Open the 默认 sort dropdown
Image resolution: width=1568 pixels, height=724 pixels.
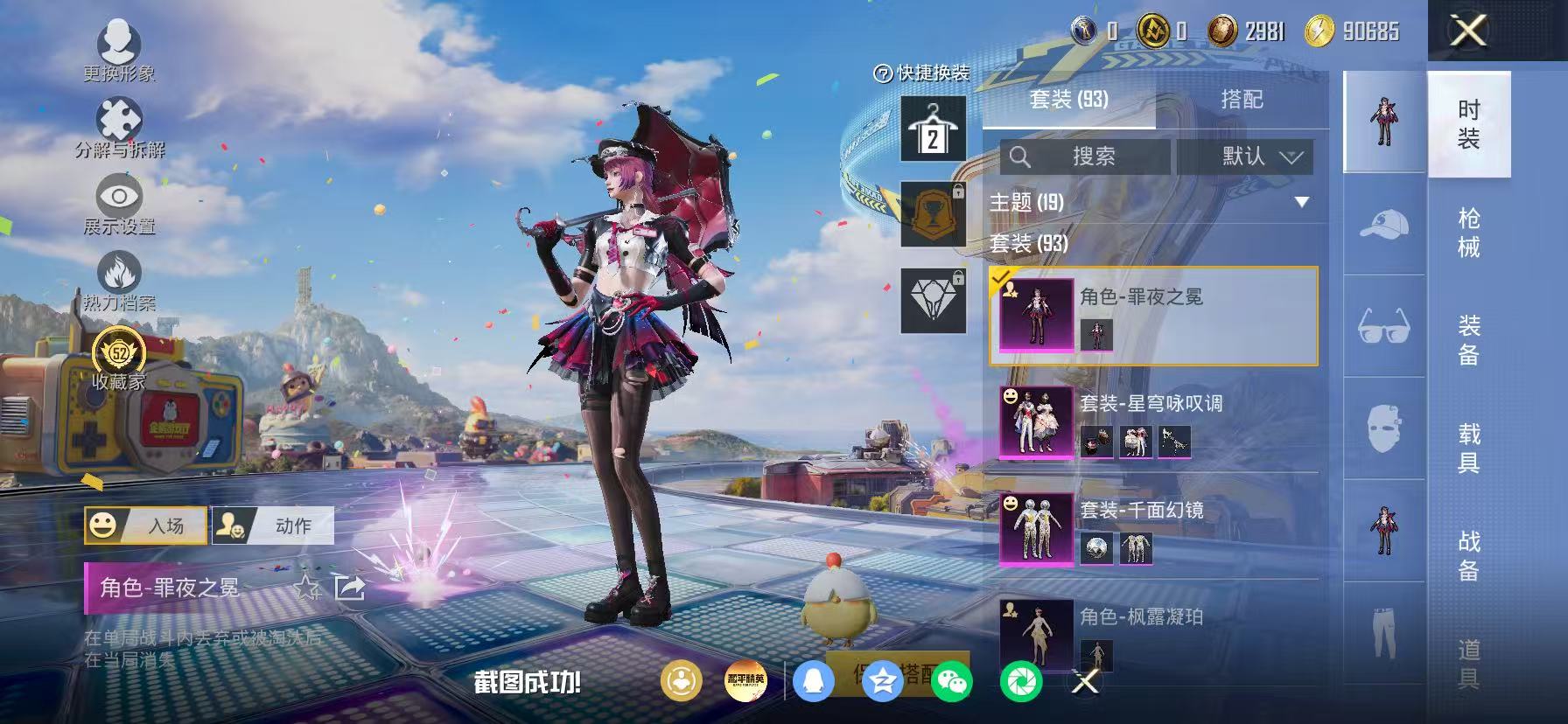pyautogui.click(x=1244, y=157)
